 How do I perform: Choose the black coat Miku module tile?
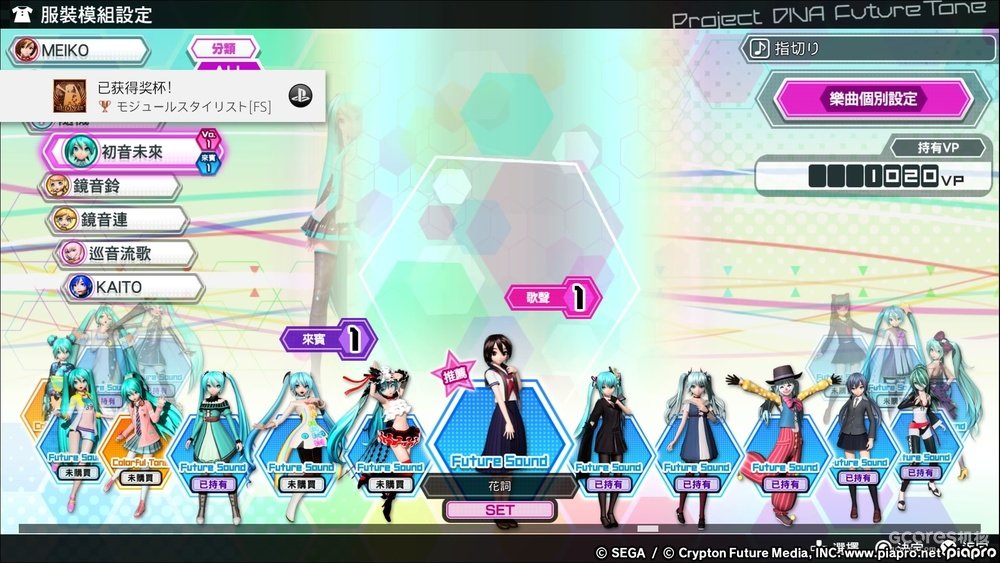pyautogui.click(x=608, y=440)
